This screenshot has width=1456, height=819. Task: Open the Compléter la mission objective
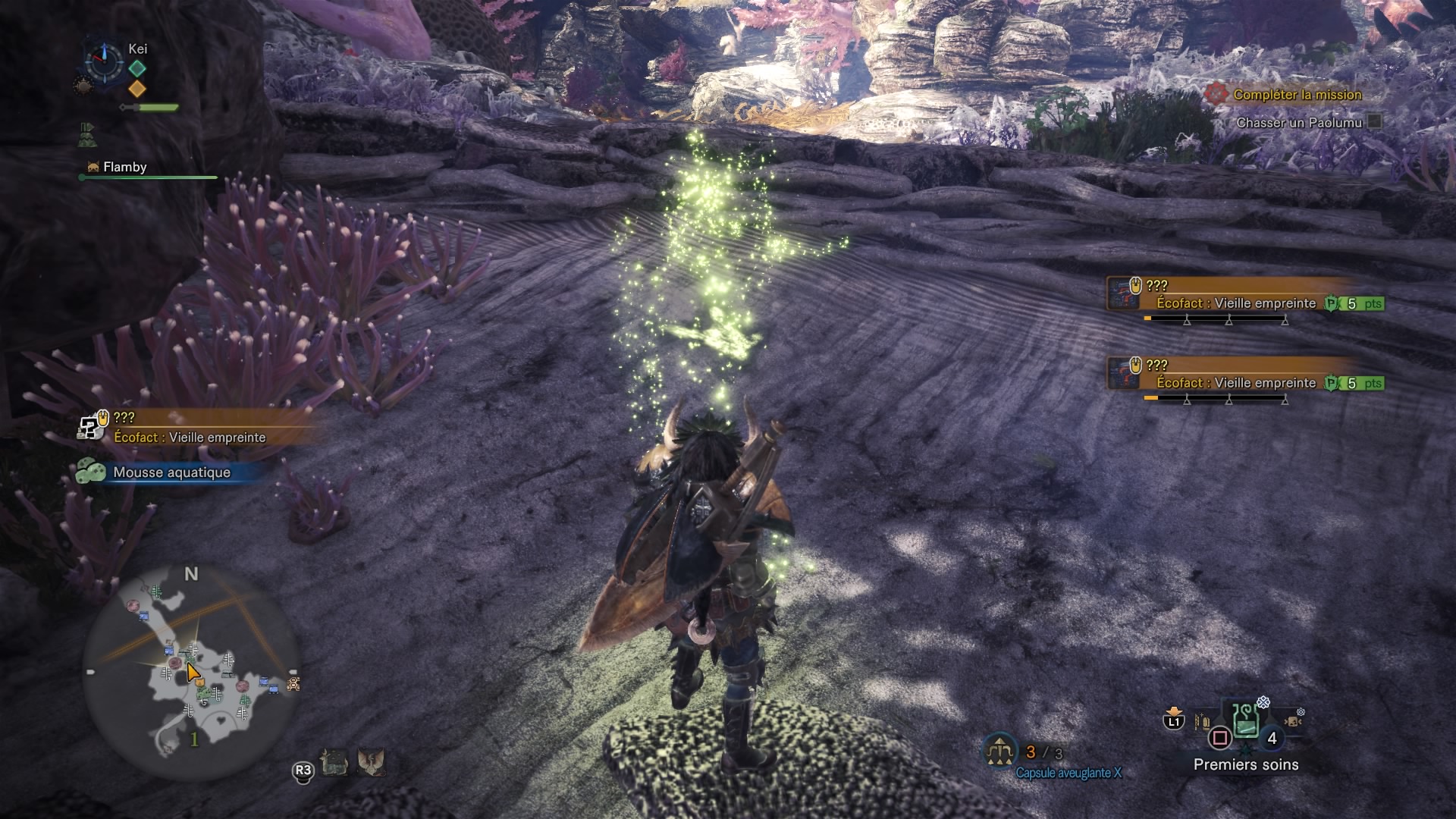pyautogui.click(x=1297, y=95)
